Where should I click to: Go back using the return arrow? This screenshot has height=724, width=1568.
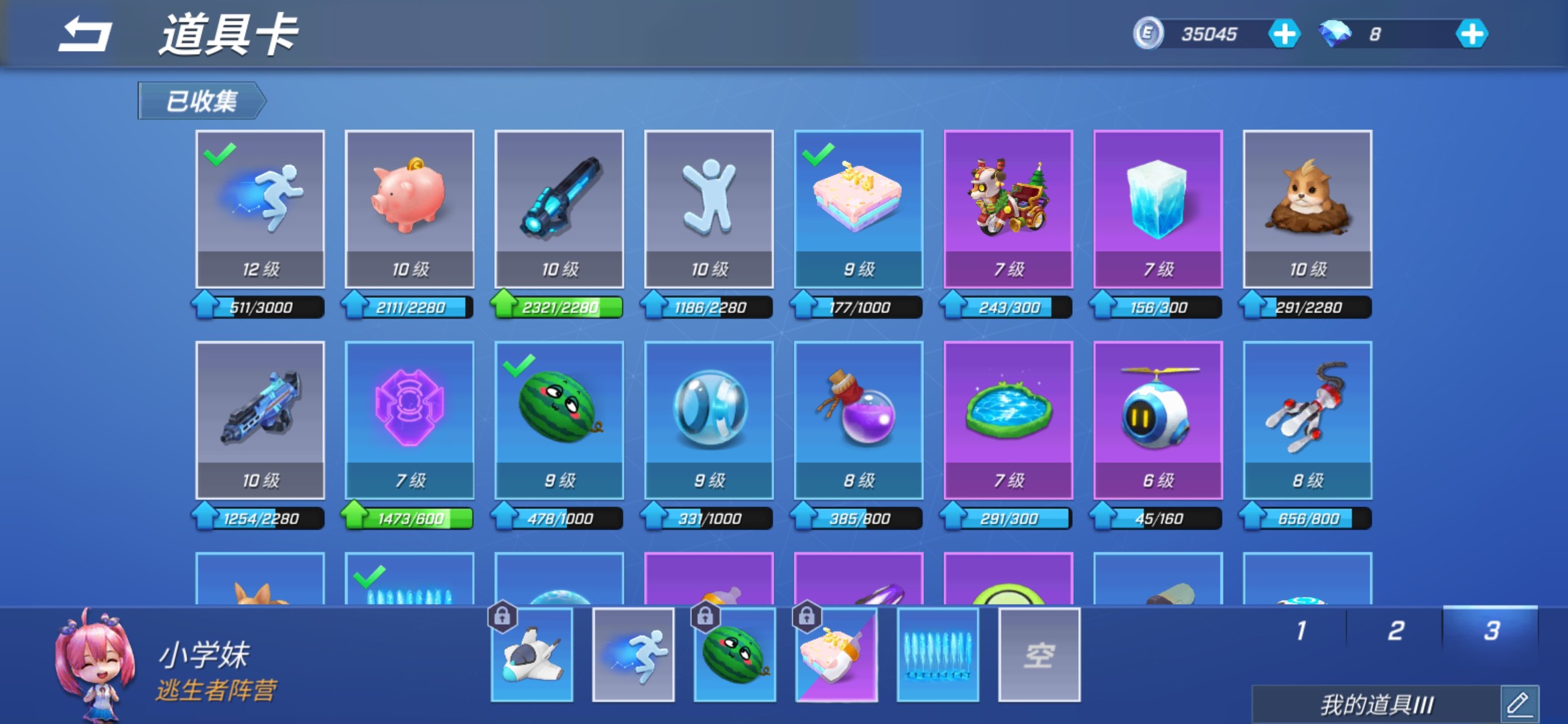(x=85, y=35)
